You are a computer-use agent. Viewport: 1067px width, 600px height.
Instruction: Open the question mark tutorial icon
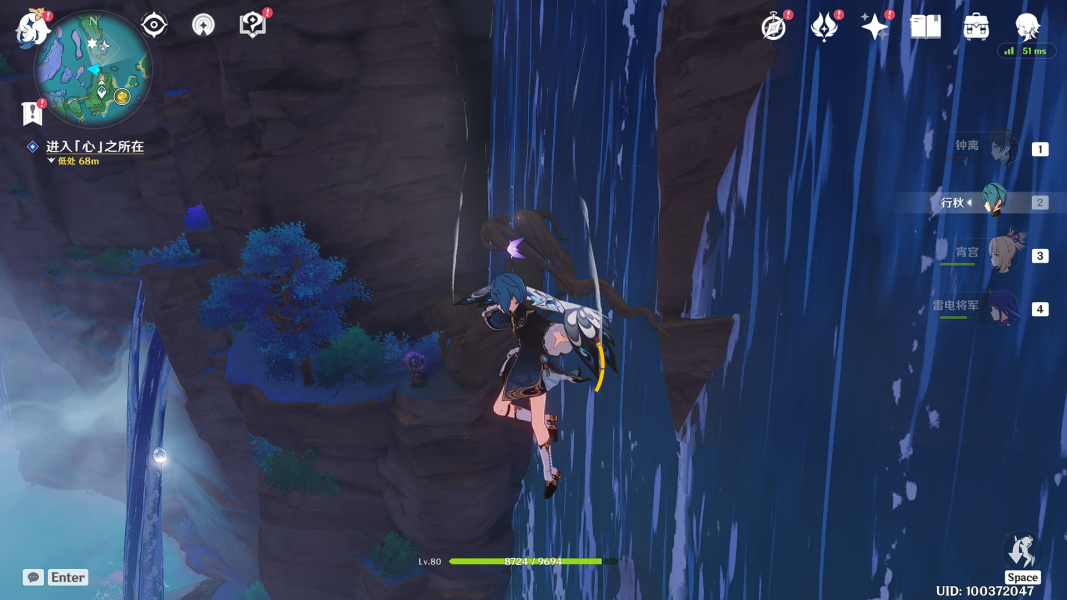tap(253, 25)
